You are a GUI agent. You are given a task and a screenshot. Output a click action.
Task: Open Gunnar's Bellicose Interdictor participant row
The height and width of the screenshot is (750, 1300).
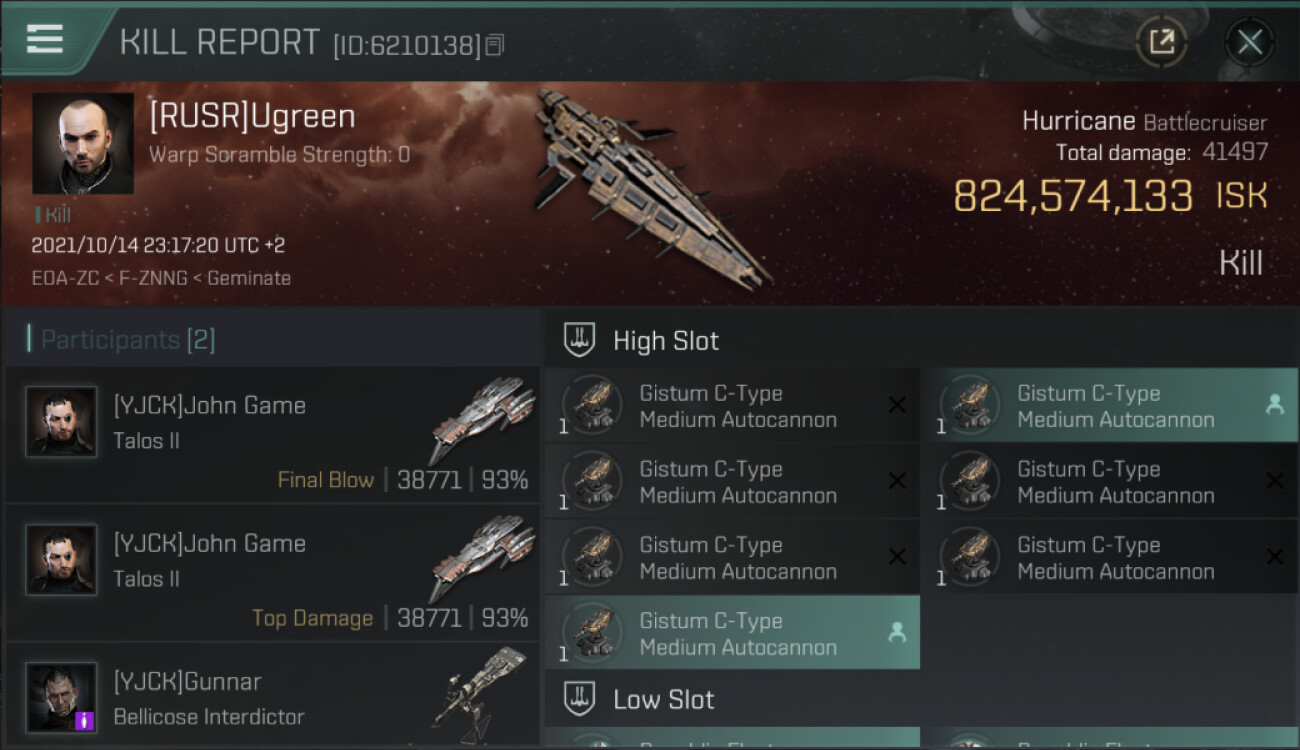pos(272,698)
